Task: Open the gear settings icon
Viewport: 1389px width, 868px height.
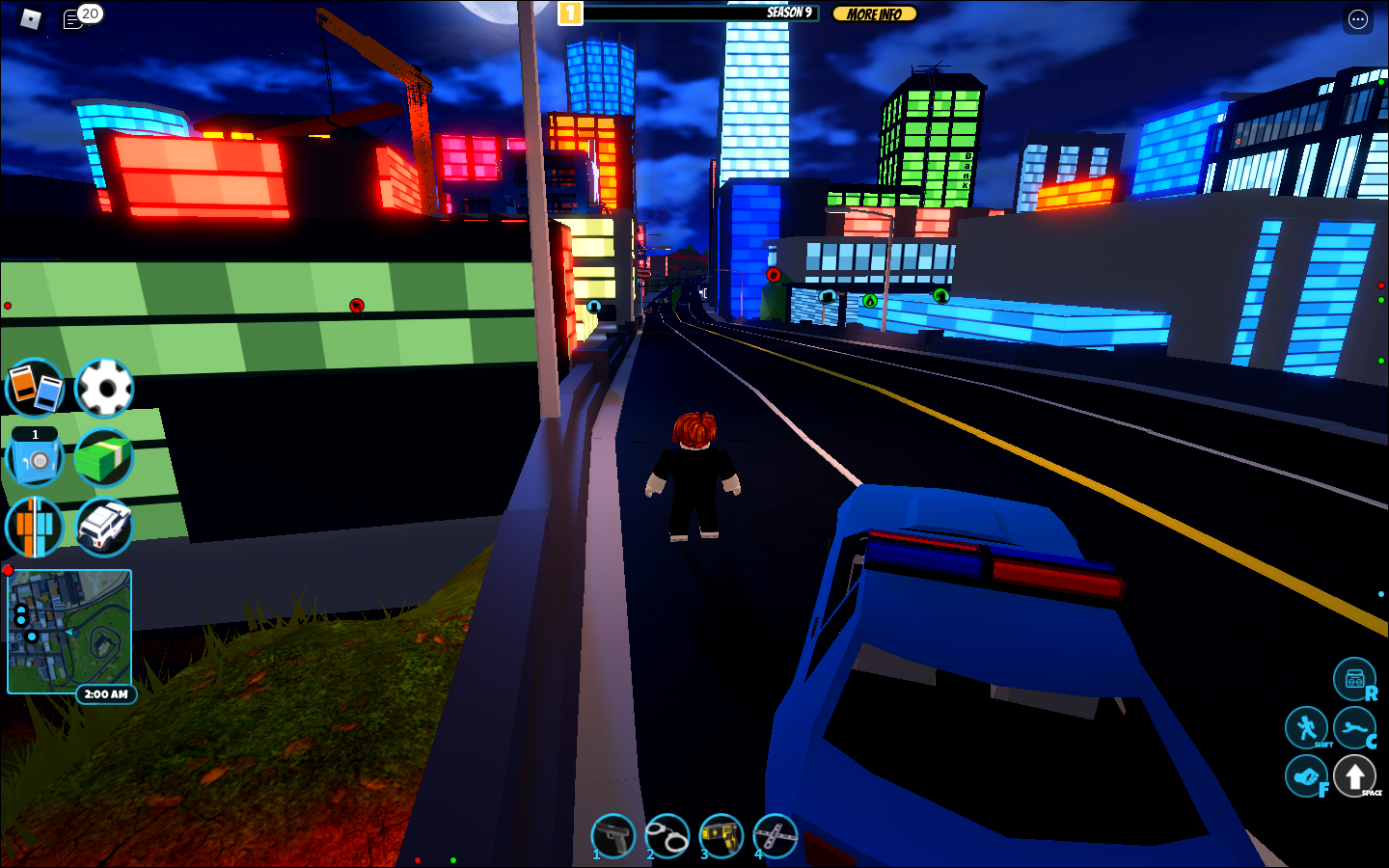Action: pos(104,388)
